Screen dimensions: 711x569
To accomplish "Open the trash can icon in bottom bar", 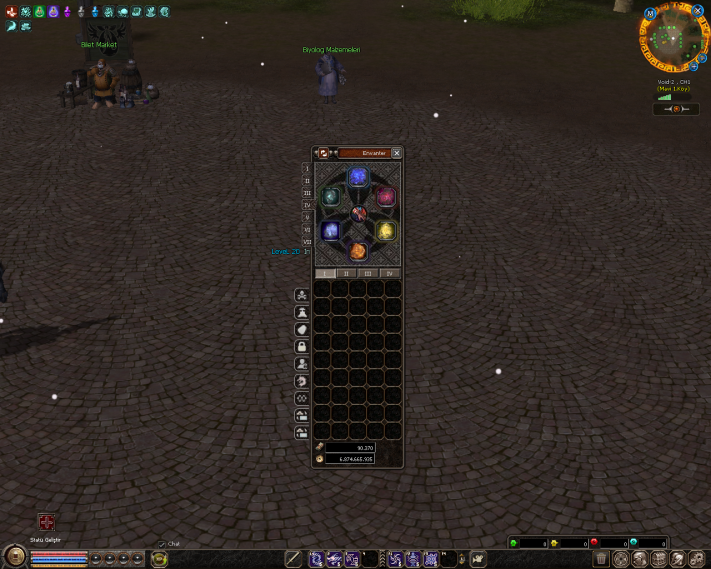I will tap(602, 559).
